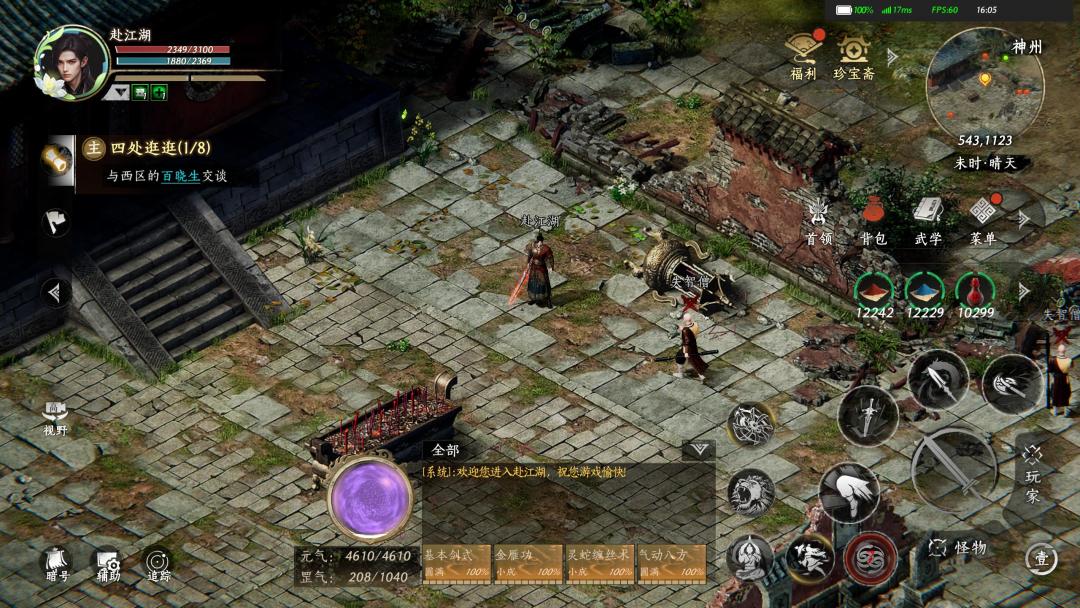Open the 珍宝斋 treasure shop
Image resolution: width=1080 pixels, height=608 pixels.
[x=853, y=54]
